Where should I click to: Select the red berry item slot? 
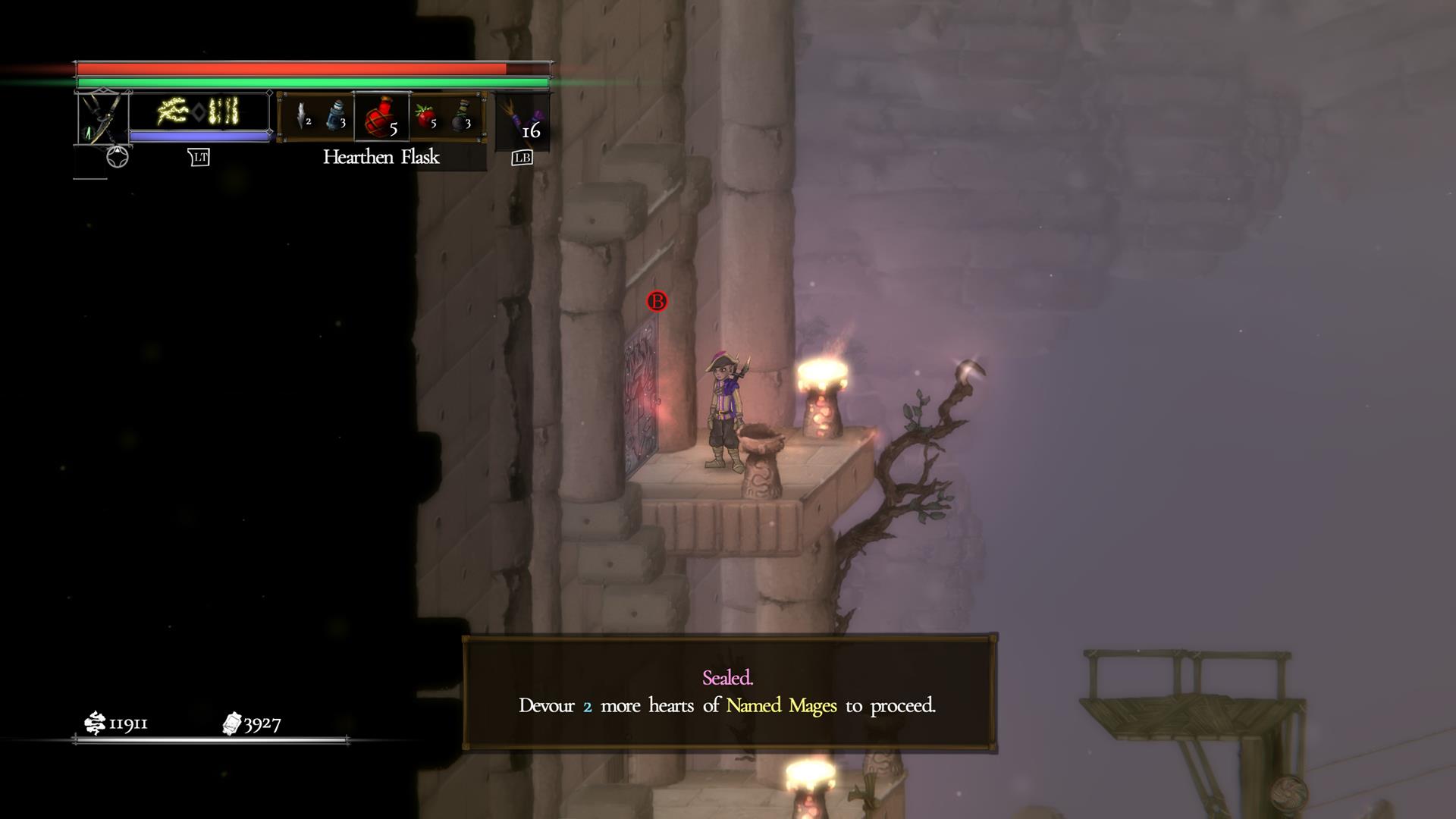click(x=426, y=117)
